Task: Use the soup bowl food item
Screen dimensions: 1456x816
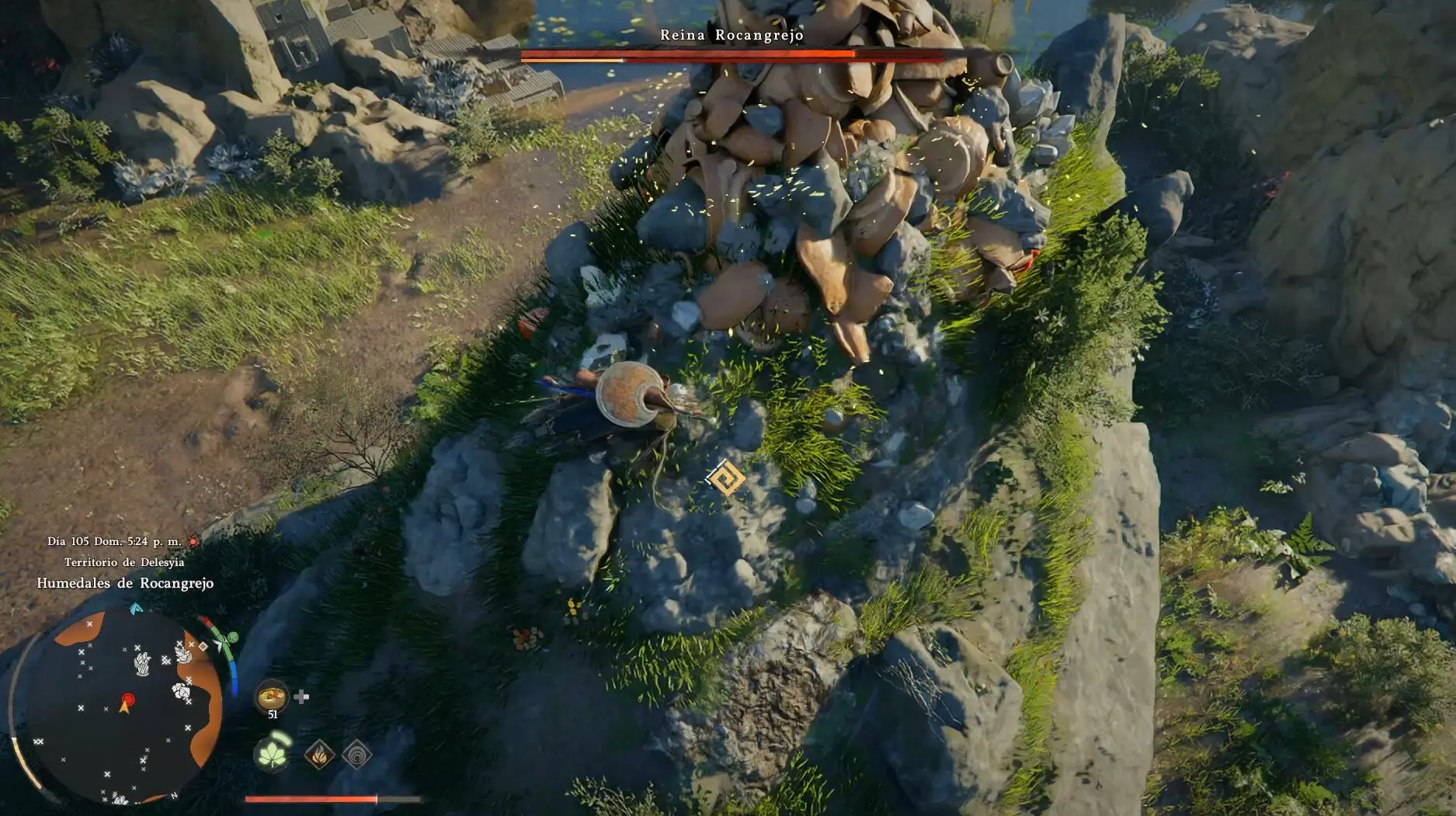Action: [271, 696]
